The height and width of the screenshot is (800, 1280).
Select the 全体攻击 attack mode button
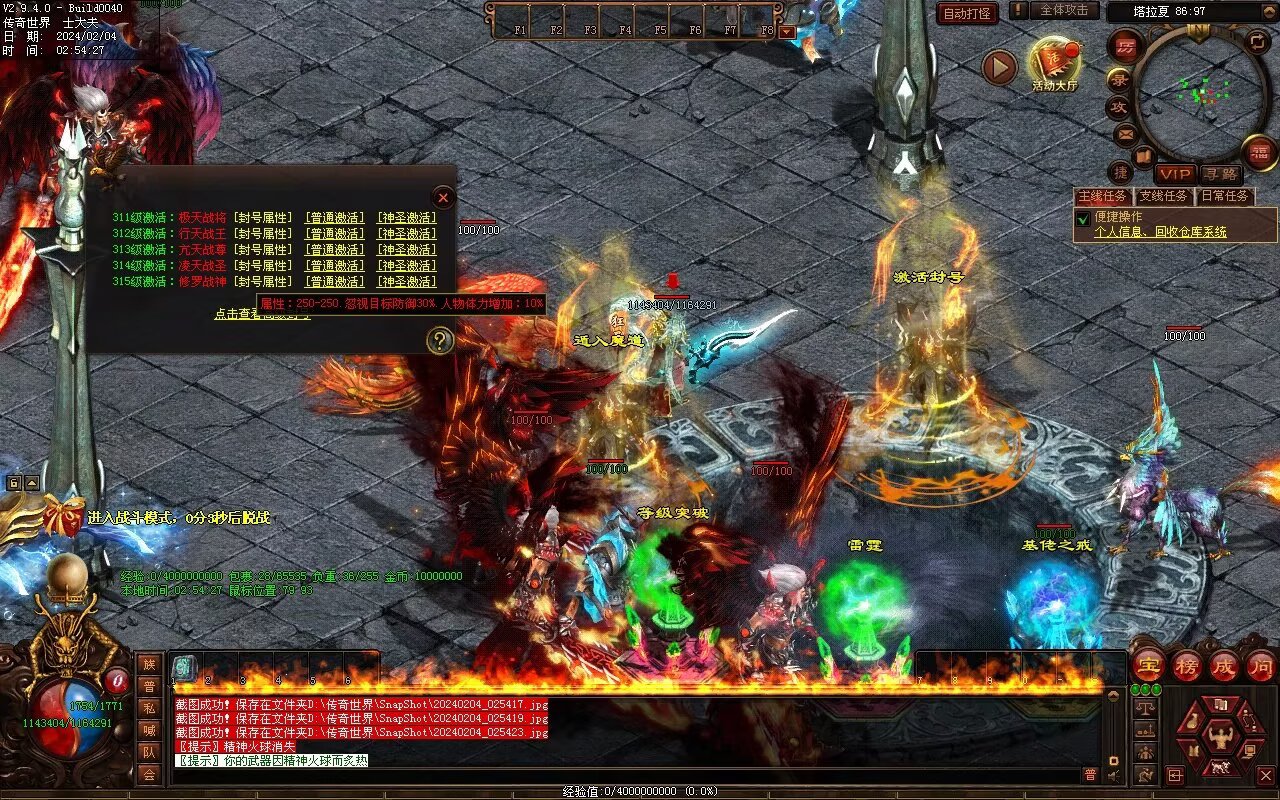pos(1064,10)
